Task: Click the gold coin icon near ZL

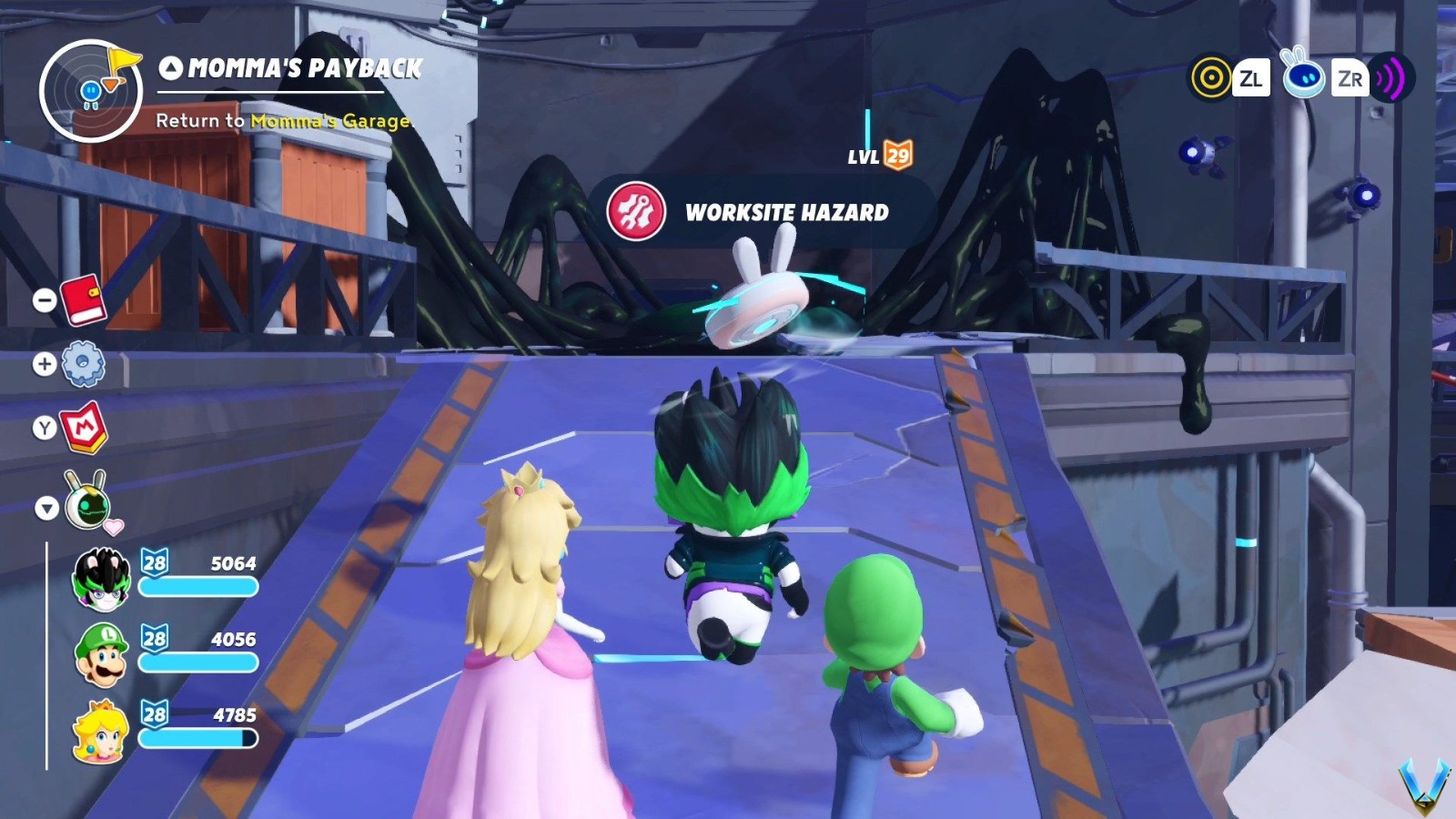Action: 1210,78
